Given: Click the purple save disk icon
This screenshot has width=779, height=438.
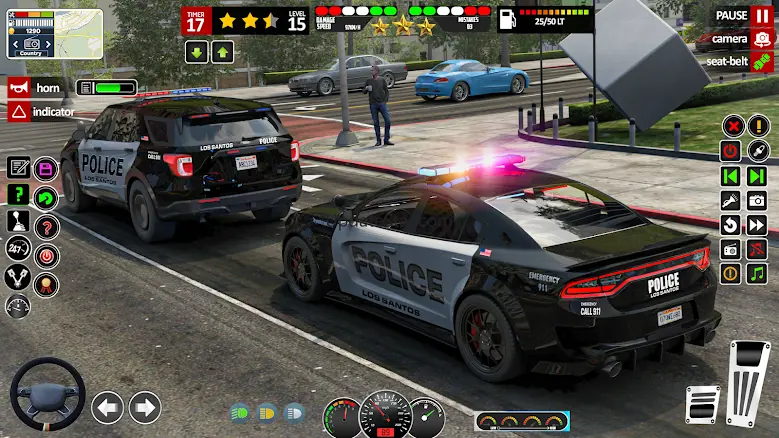Looking at the screenshot, I should pyautogui.click(x=46, y=168).
